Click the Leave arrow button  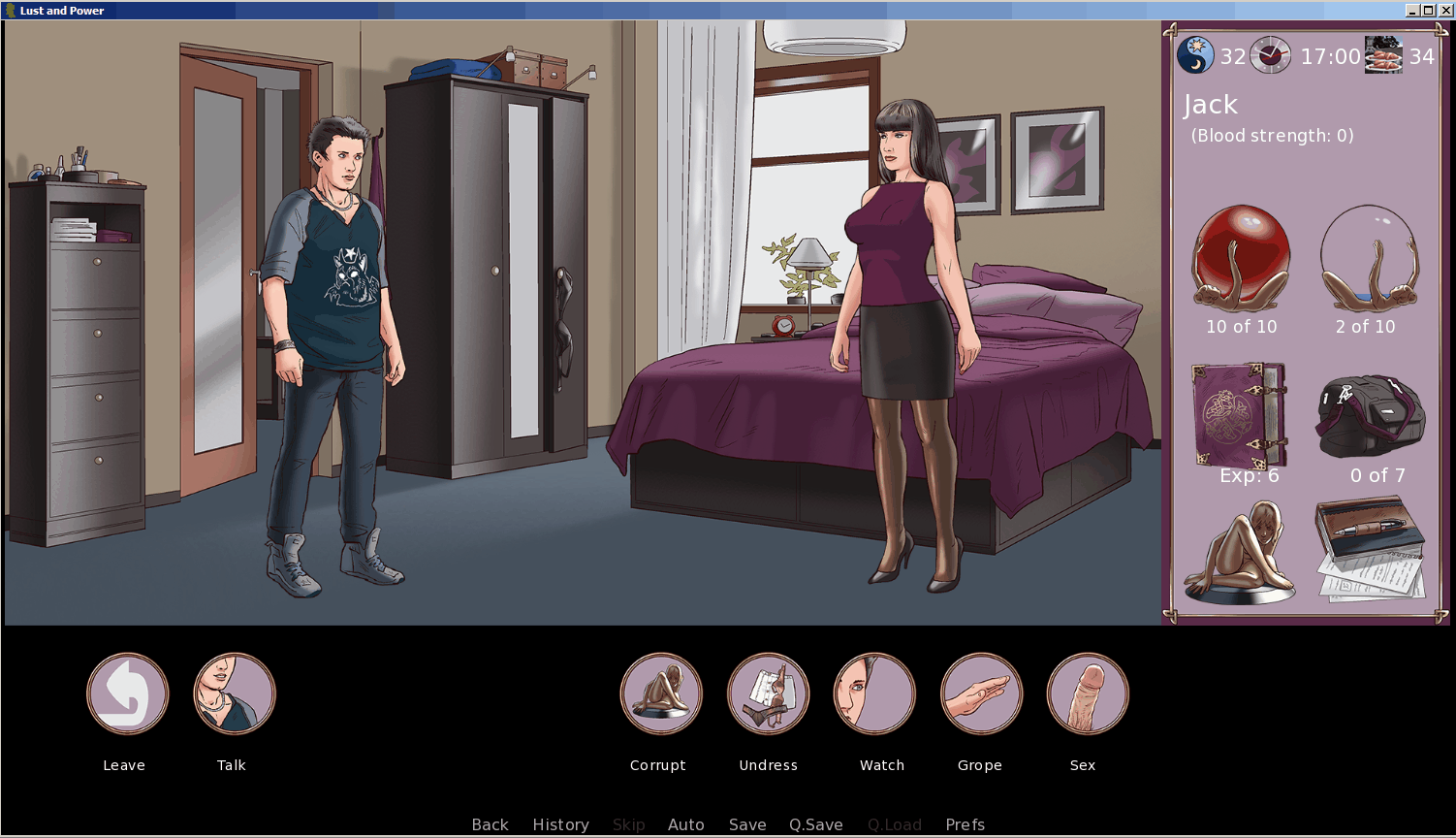(x=127, y=693)
